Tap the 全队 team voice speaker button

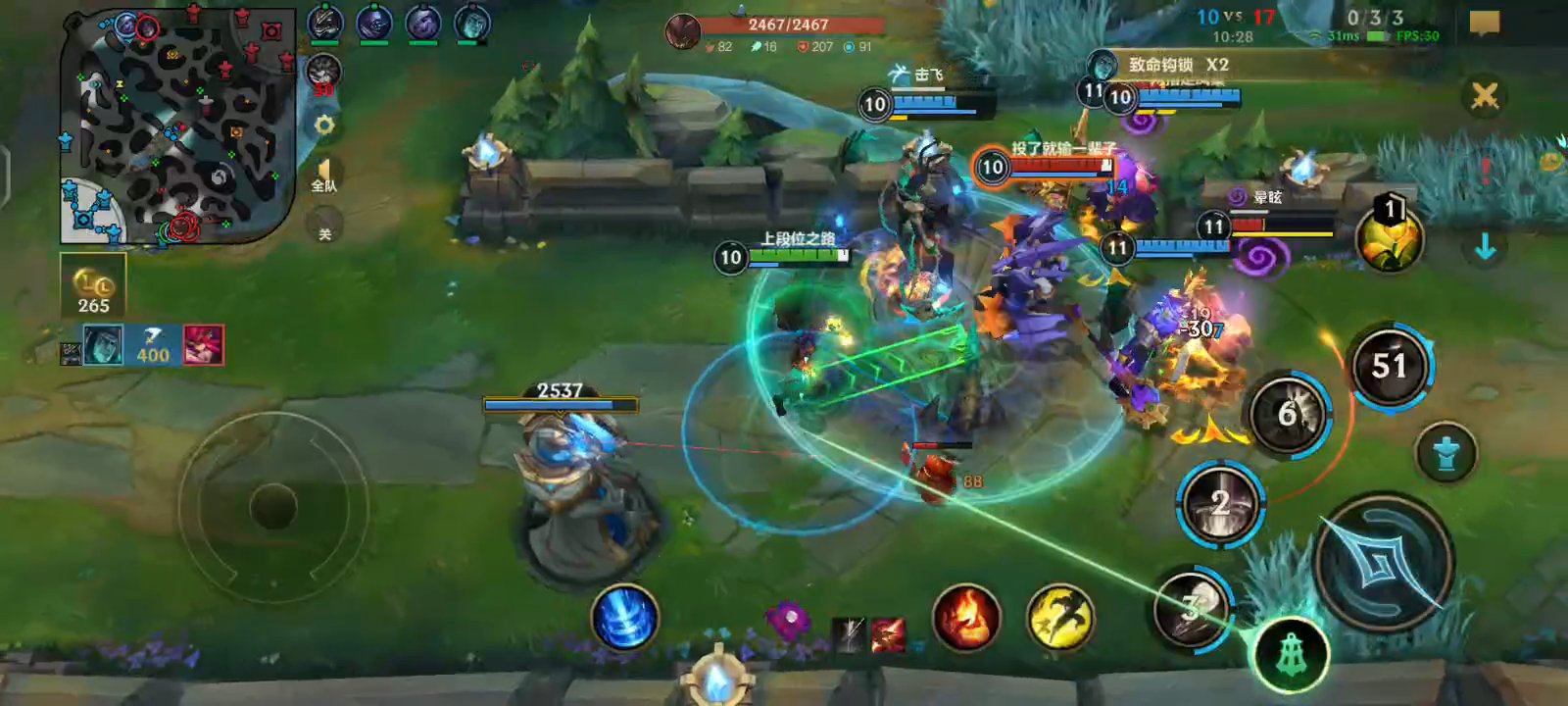pyautogui.click(x=324, y=176)
